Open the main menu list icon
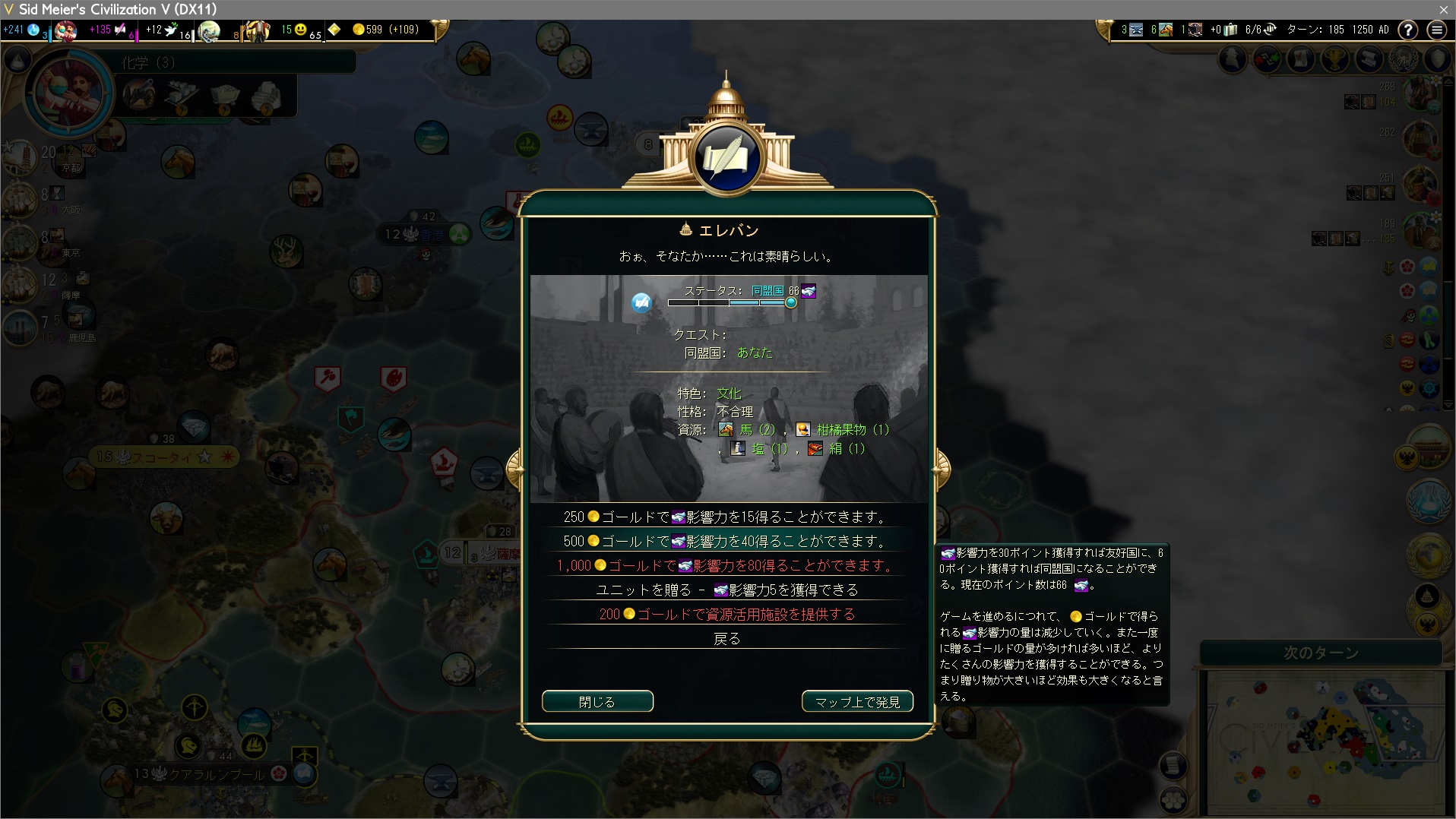1456x819 pixels. (x=1436, y=30)
